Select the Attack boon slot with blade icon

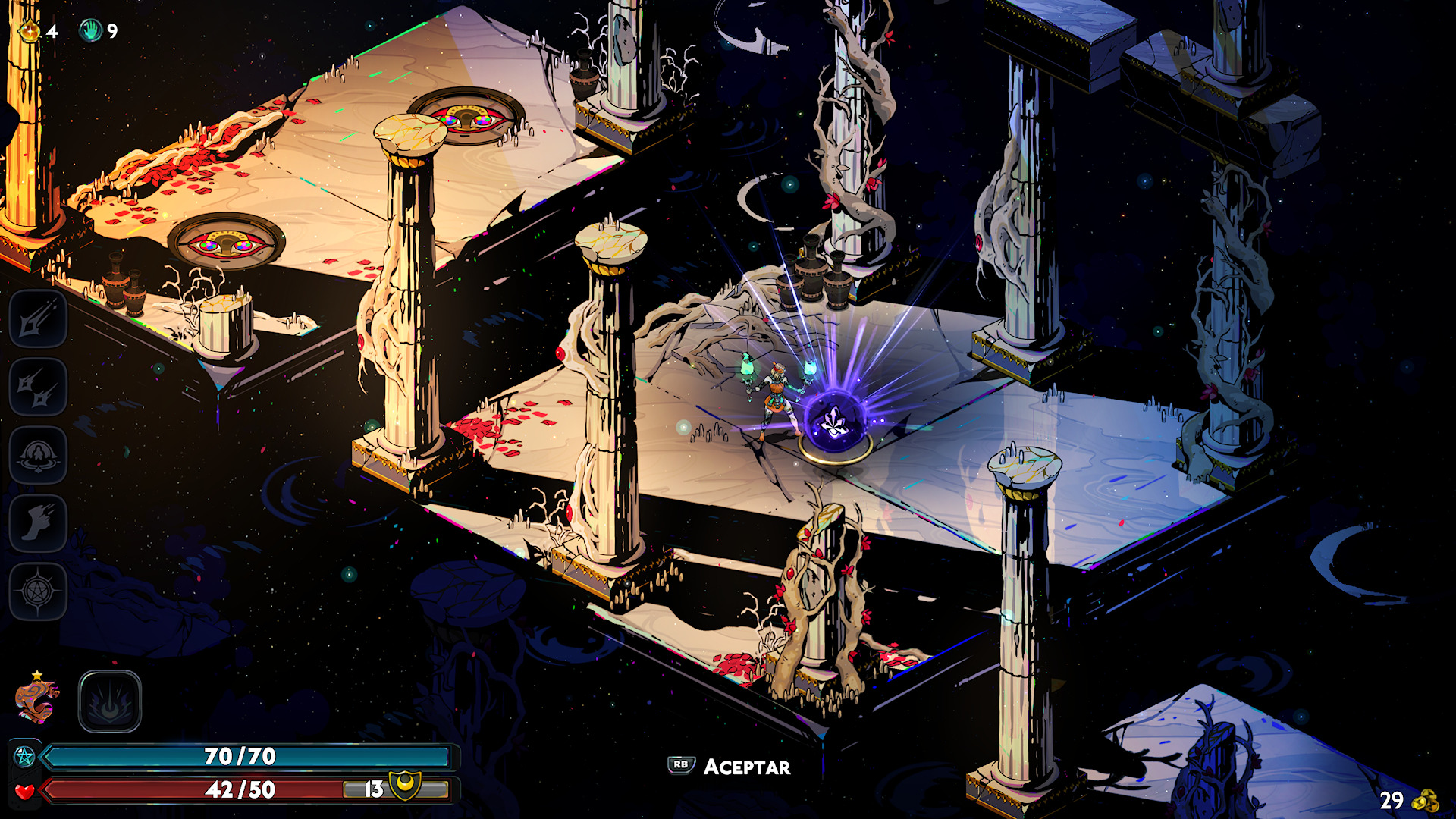pos(38,319)
